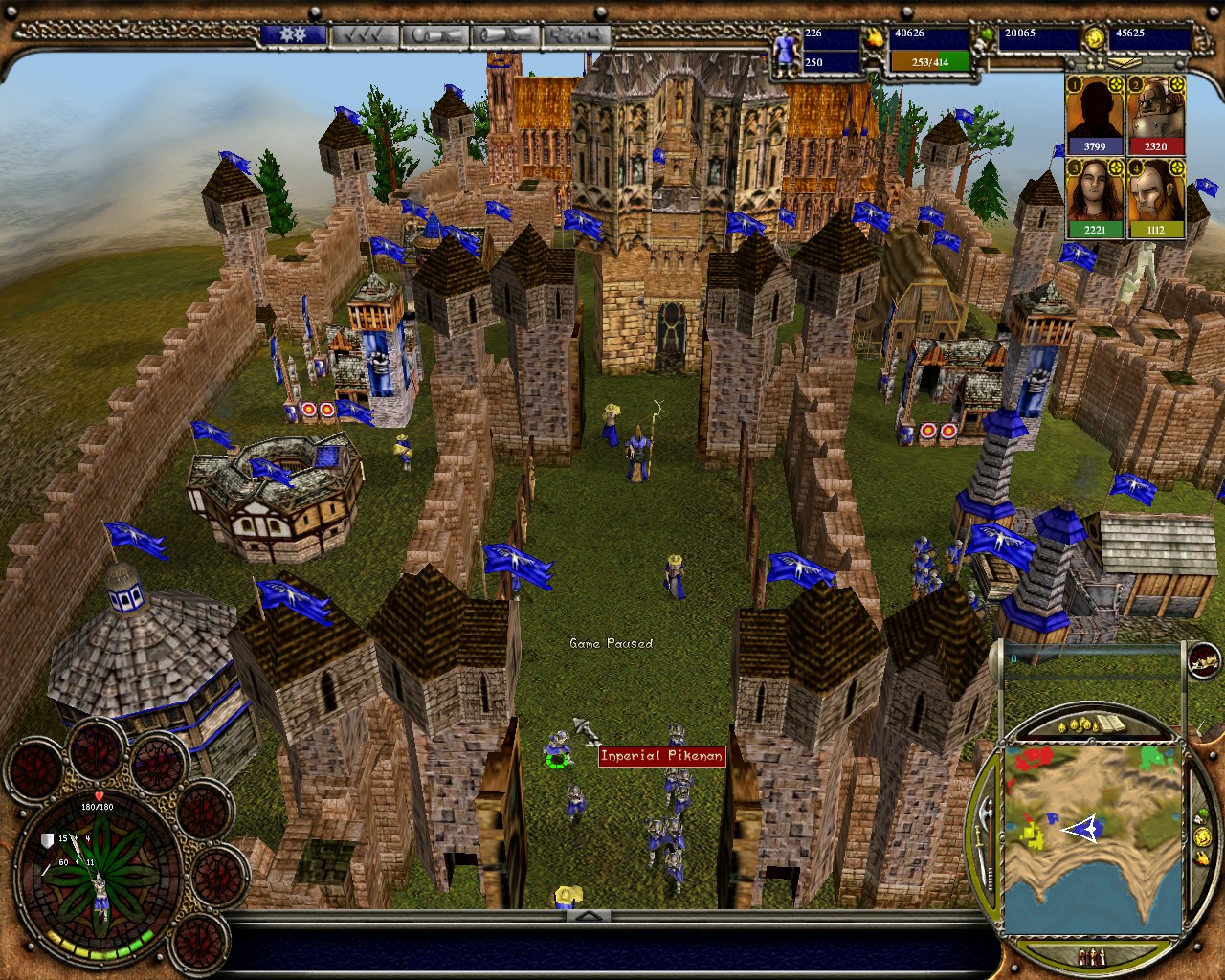Click the lion emblem beside the minimap panel
The image size is (1225, 980).
1203,662
